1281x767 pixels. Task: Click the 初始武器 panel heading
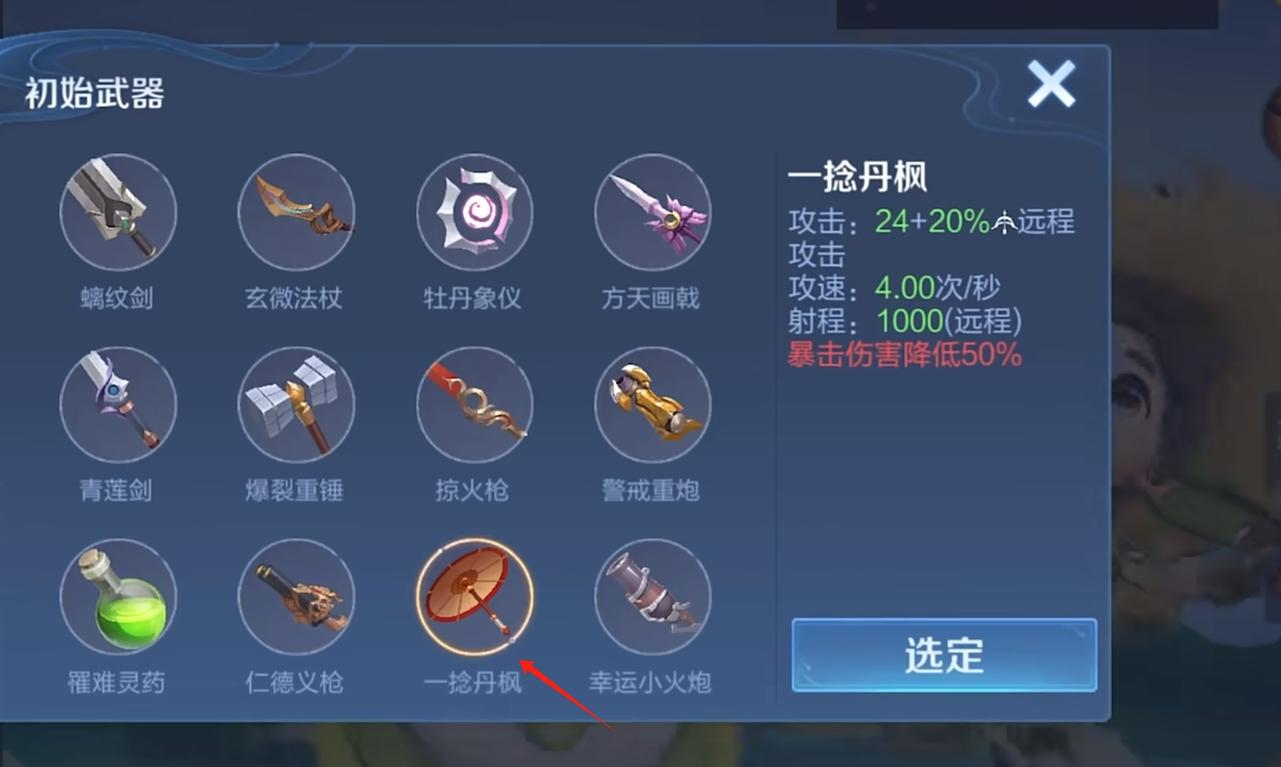point(92,91)
